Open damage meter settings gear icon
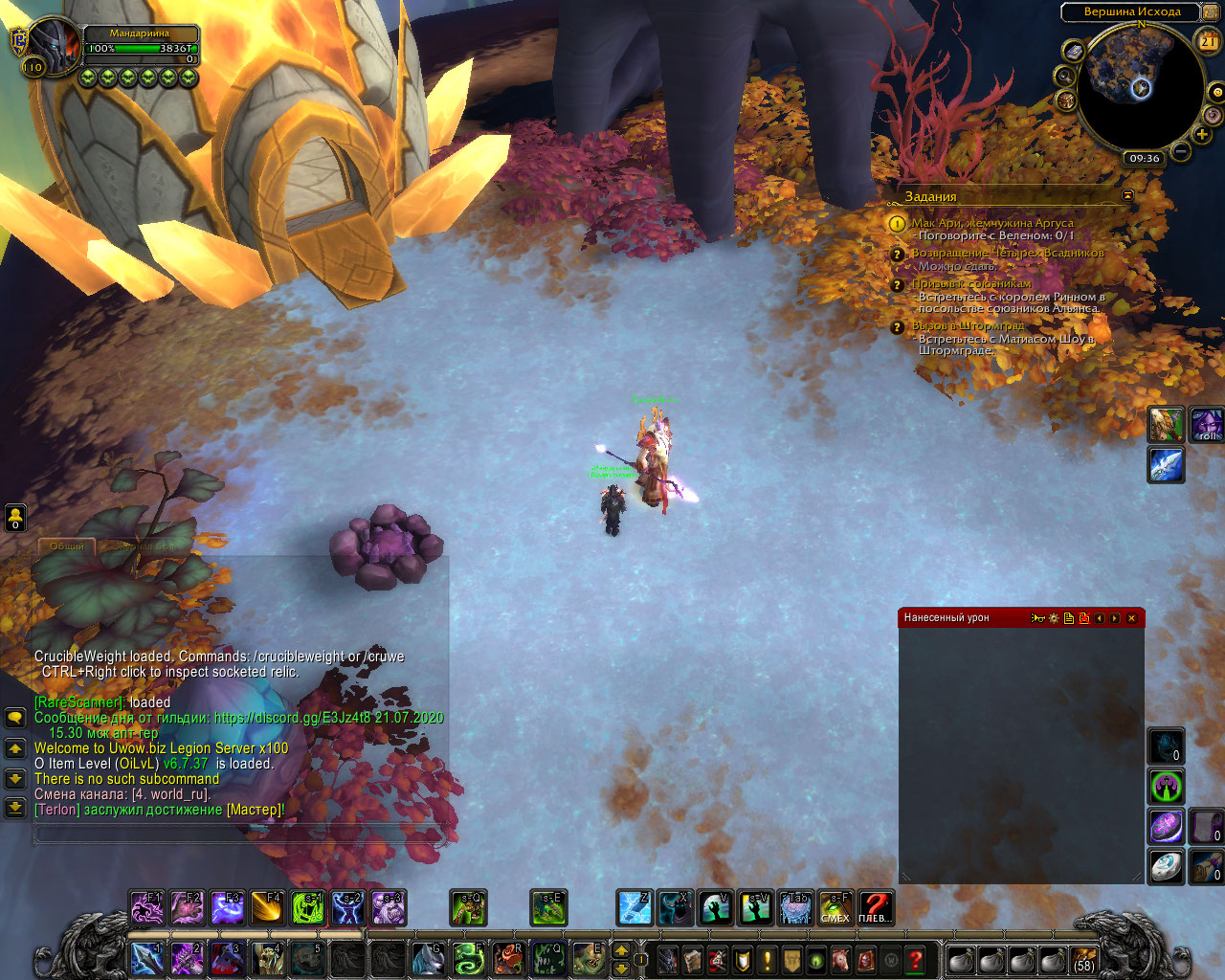The height and width of the screenshot is (980, 1225). [x=1054, y=618]
